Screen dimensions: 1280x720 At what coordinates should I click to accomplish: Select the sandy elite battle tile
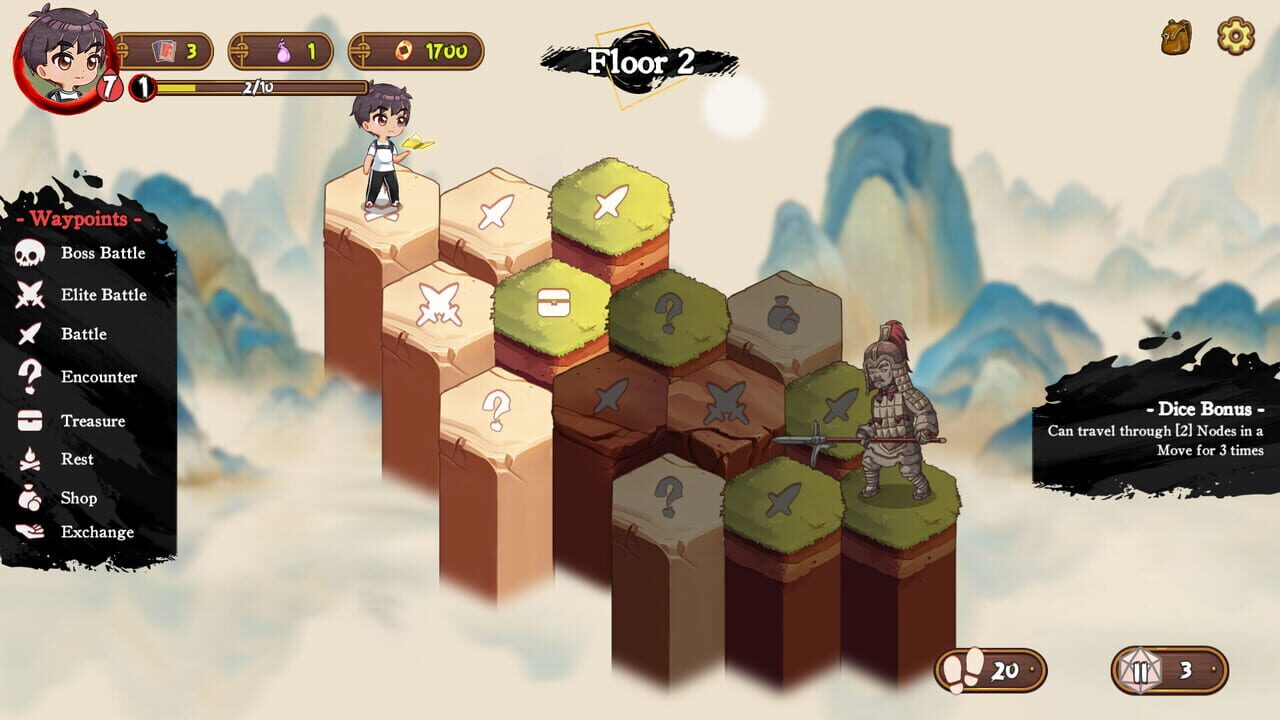click(437, 304)
